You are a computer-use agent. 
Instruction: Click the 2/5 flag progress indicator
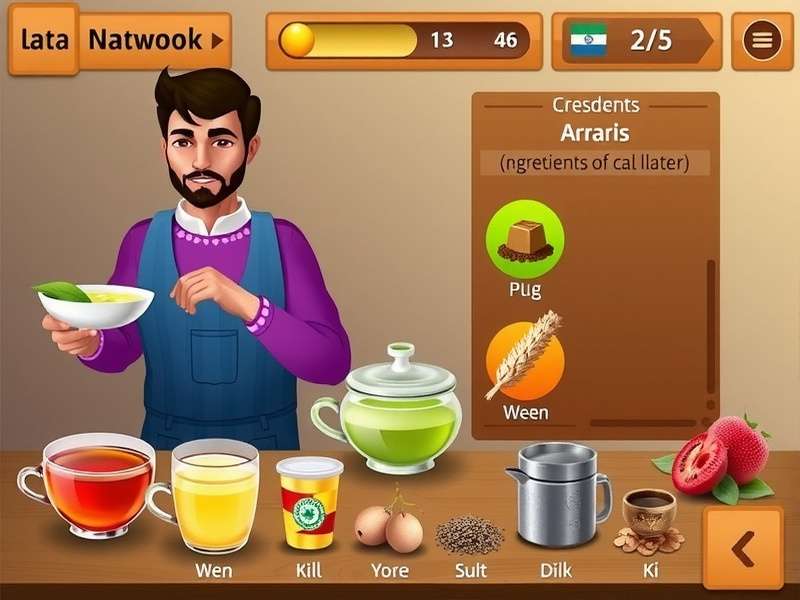[636, 41]
